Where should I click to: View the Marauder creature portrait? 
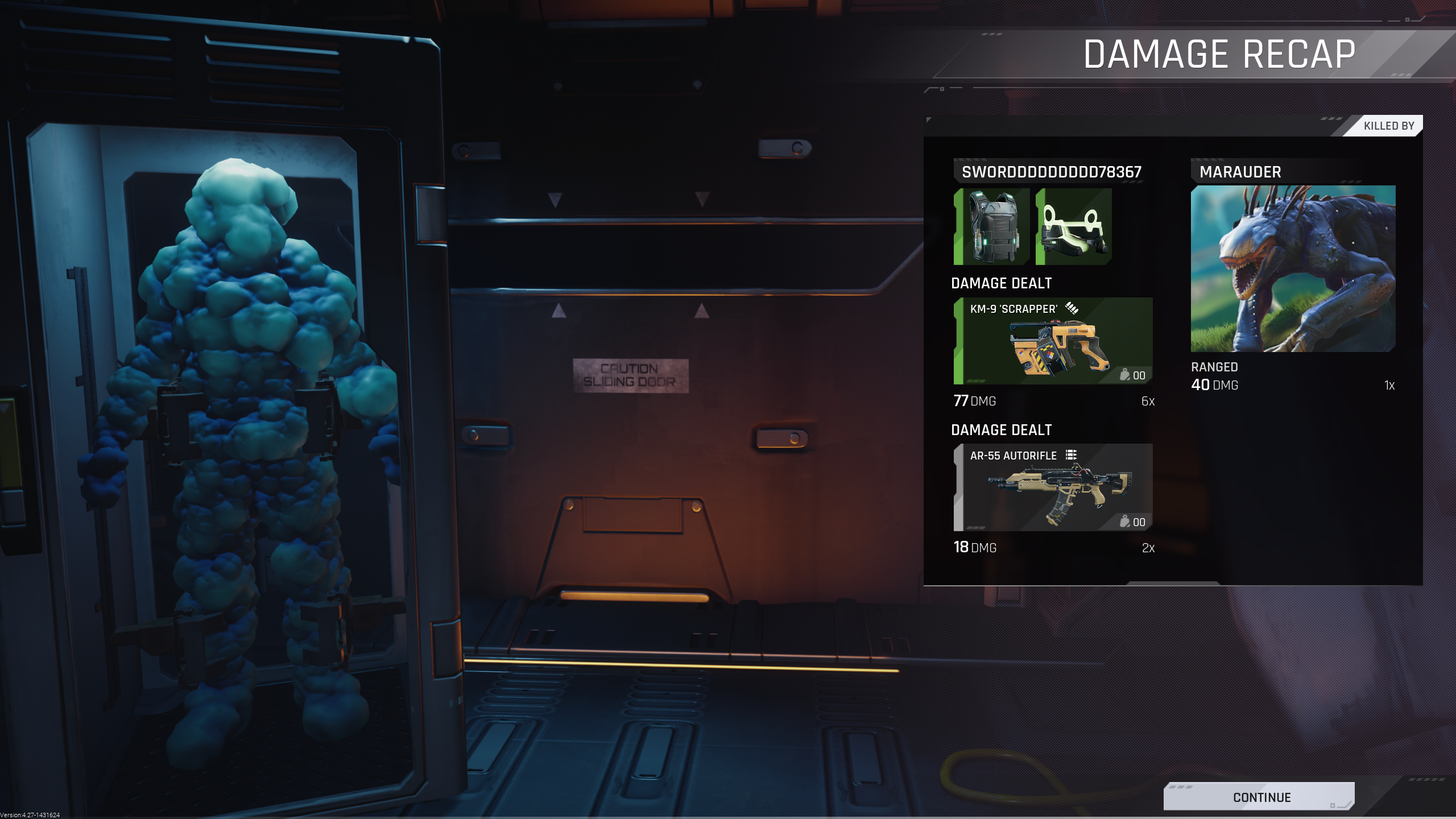pos(1293,268)
